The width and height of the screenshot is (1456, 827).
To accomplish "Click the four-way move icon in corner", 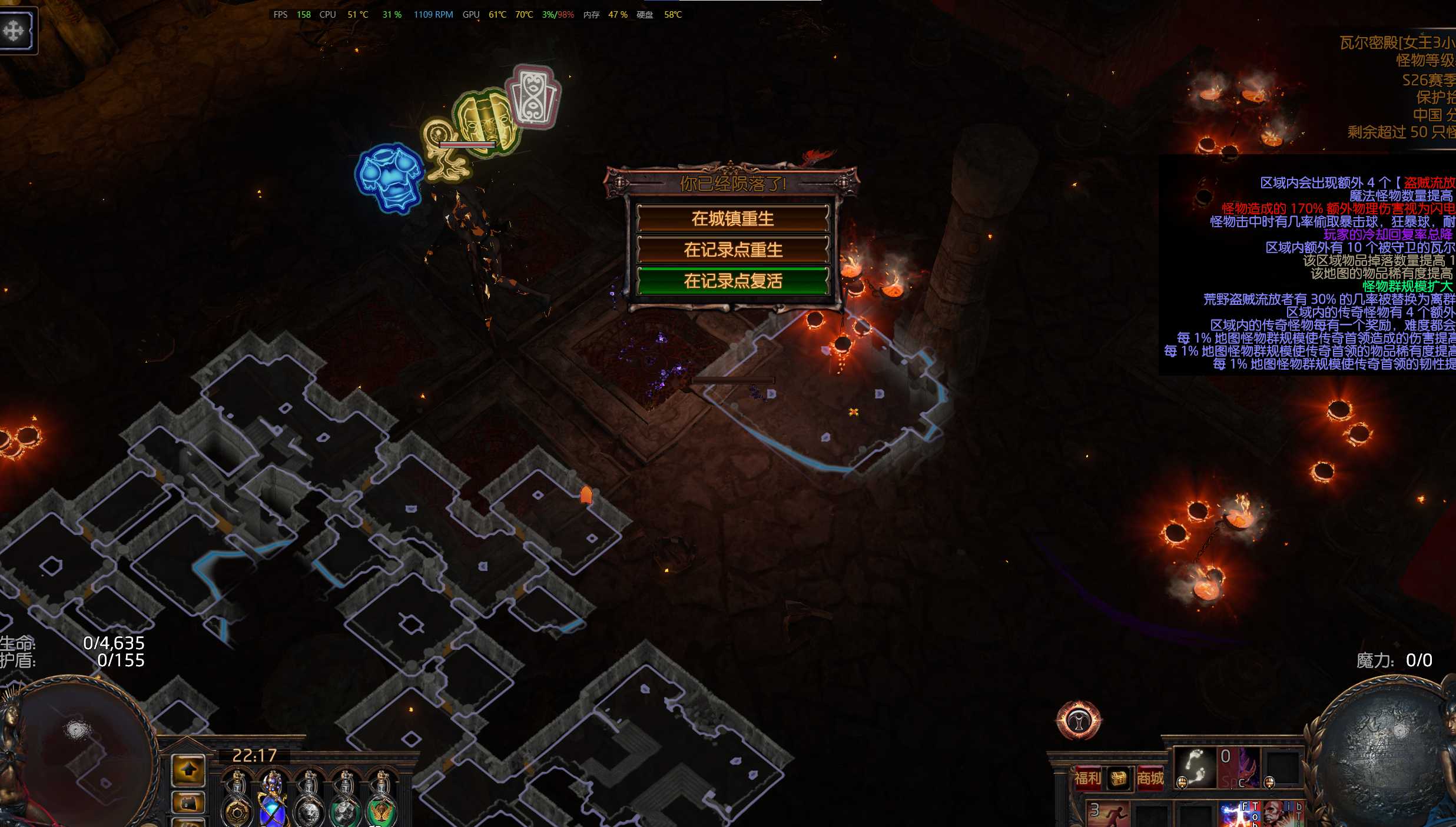I will [15, 30].
